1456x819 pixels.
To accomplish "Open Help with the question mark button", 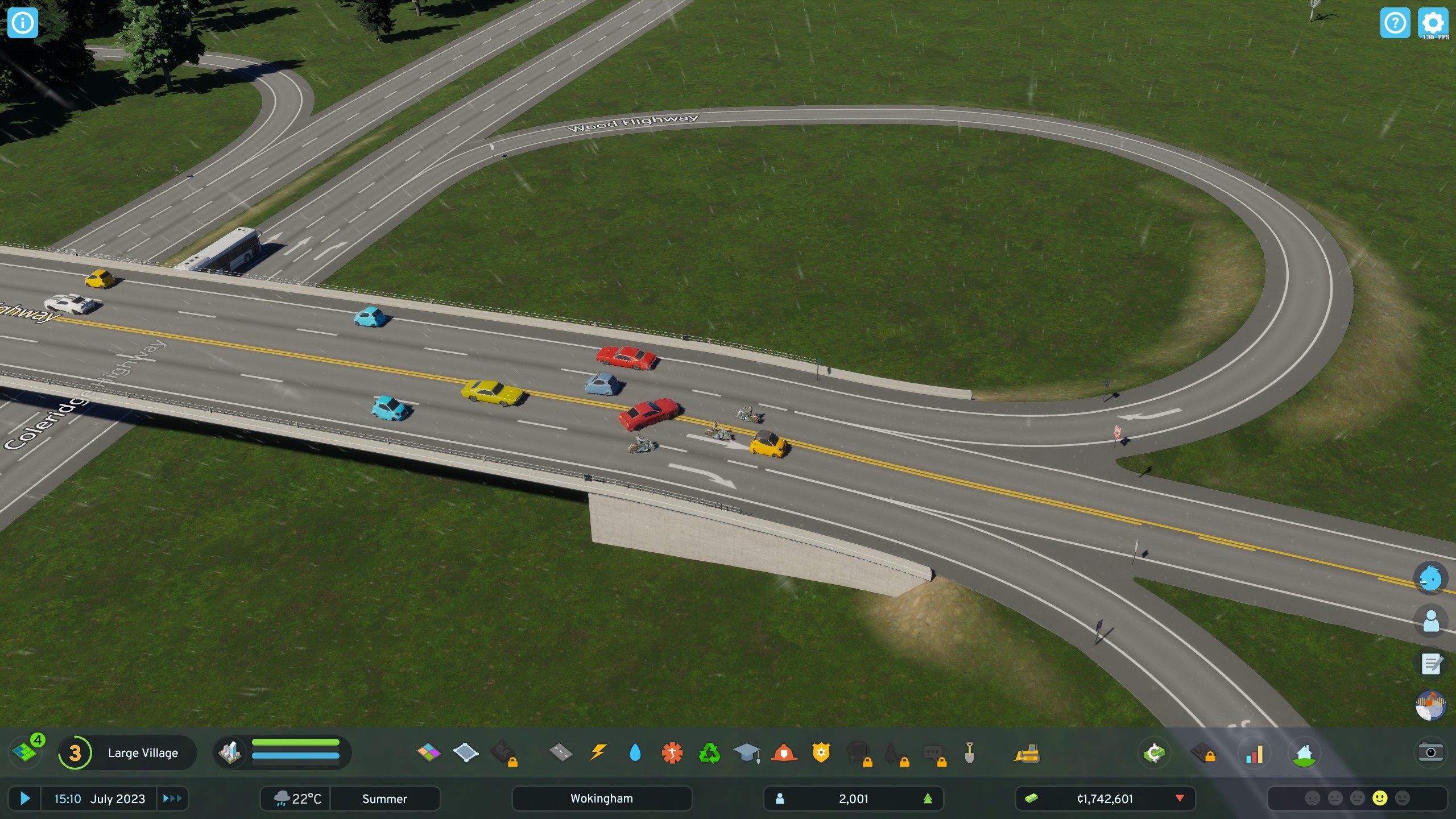I will point(1395,23).
